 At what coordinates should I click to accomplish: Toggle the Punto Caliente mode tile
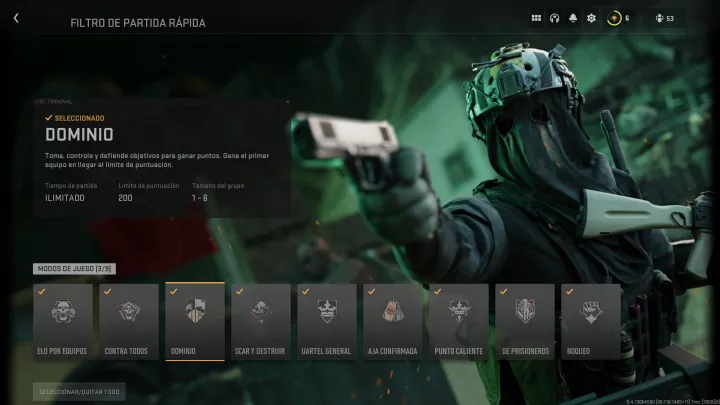pyautogui.click(x=458, y=321)
